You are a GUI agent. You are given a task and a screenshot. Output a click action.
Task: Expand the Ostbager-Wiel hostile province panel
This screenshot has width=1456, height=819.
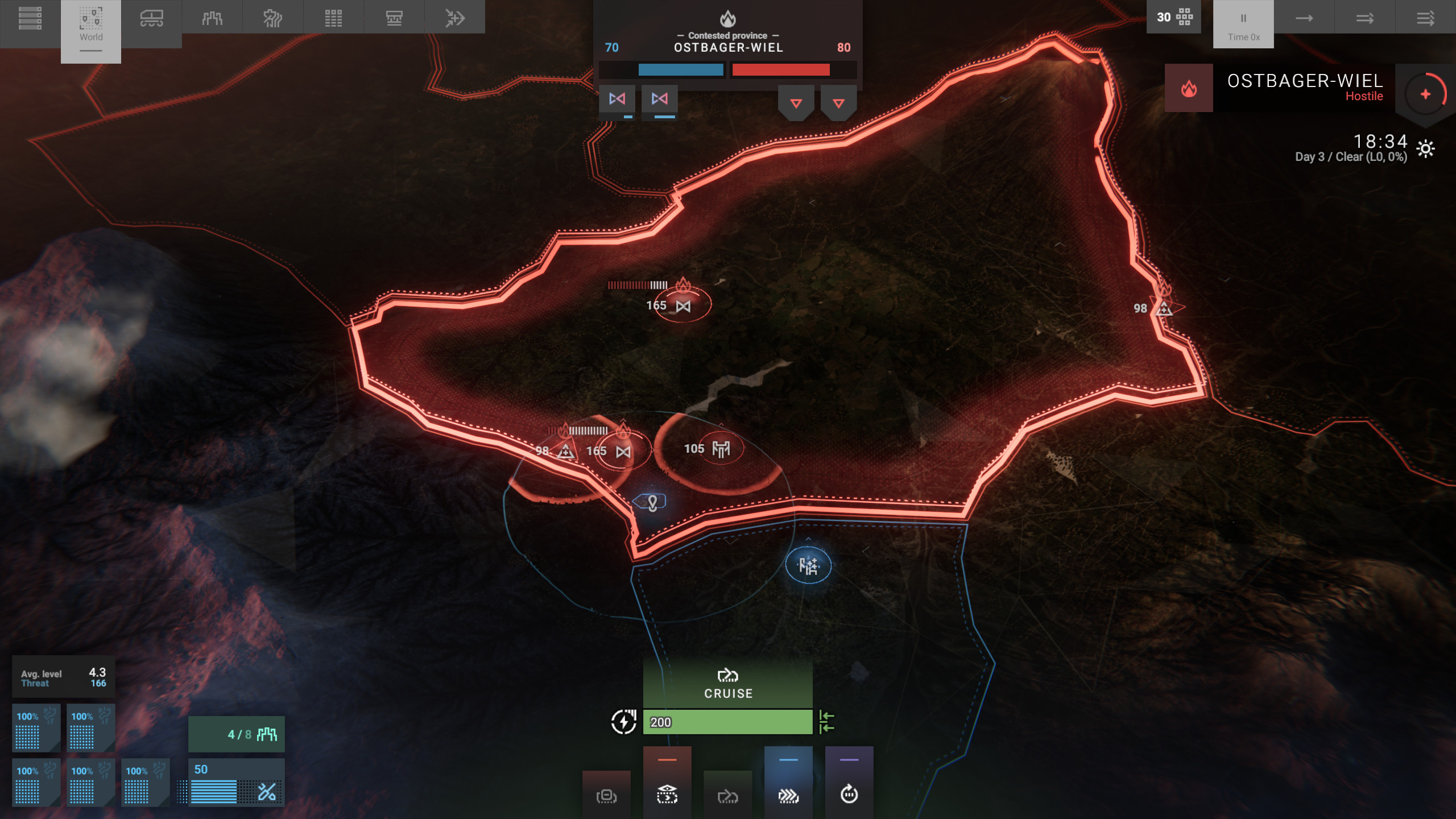coord(1425,93)
